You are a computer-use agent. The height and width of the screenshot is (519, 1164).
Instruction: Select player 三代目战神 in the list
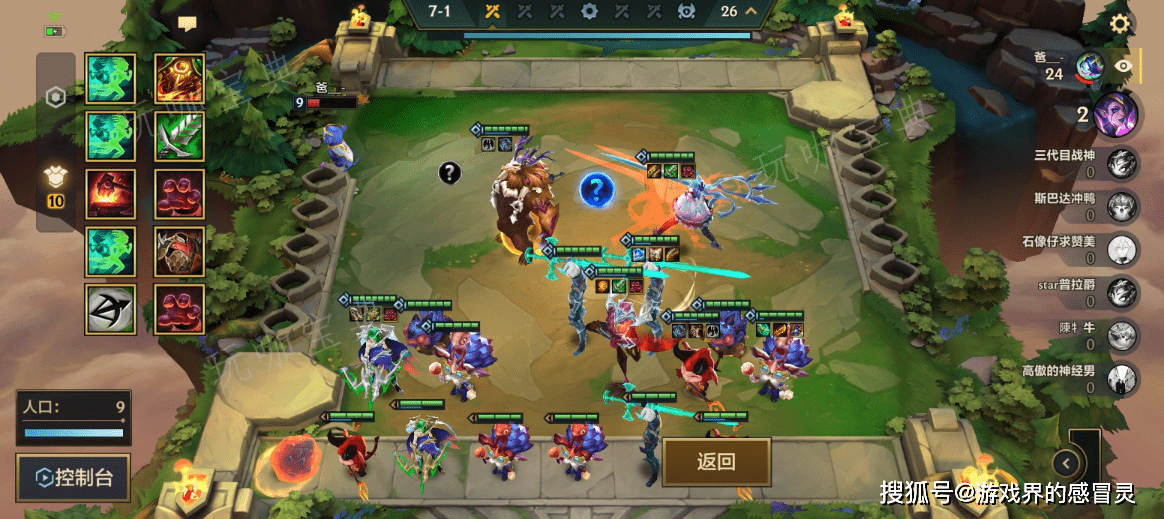1124,163
